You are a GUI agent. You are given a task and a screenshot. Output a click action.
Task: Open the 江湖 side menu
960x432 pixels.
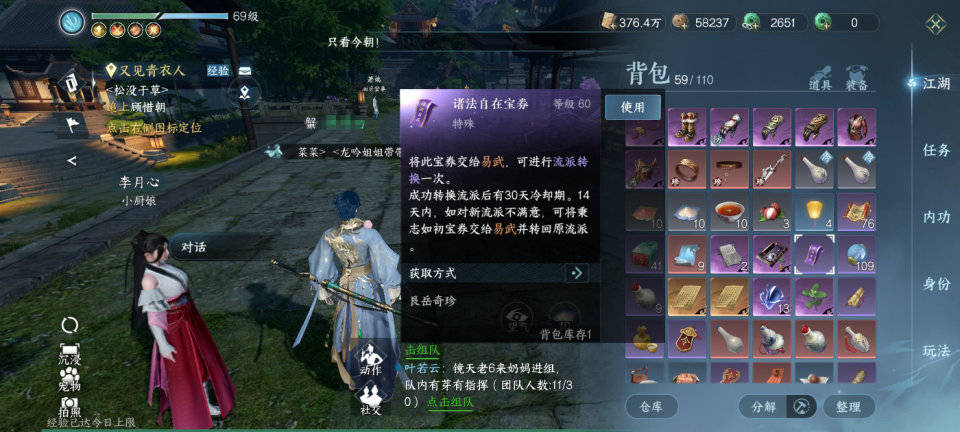(935, 83)
